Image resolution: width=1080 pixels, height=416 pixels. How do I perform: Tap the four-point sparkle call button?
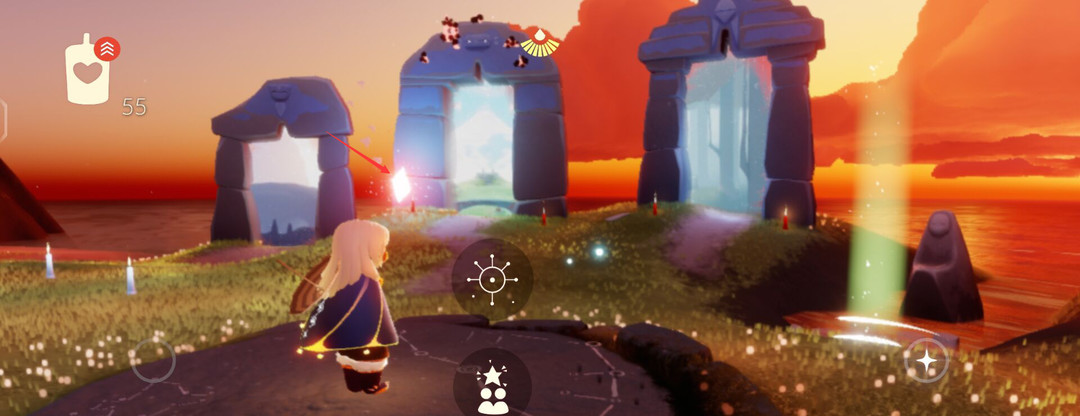point(926,360)
